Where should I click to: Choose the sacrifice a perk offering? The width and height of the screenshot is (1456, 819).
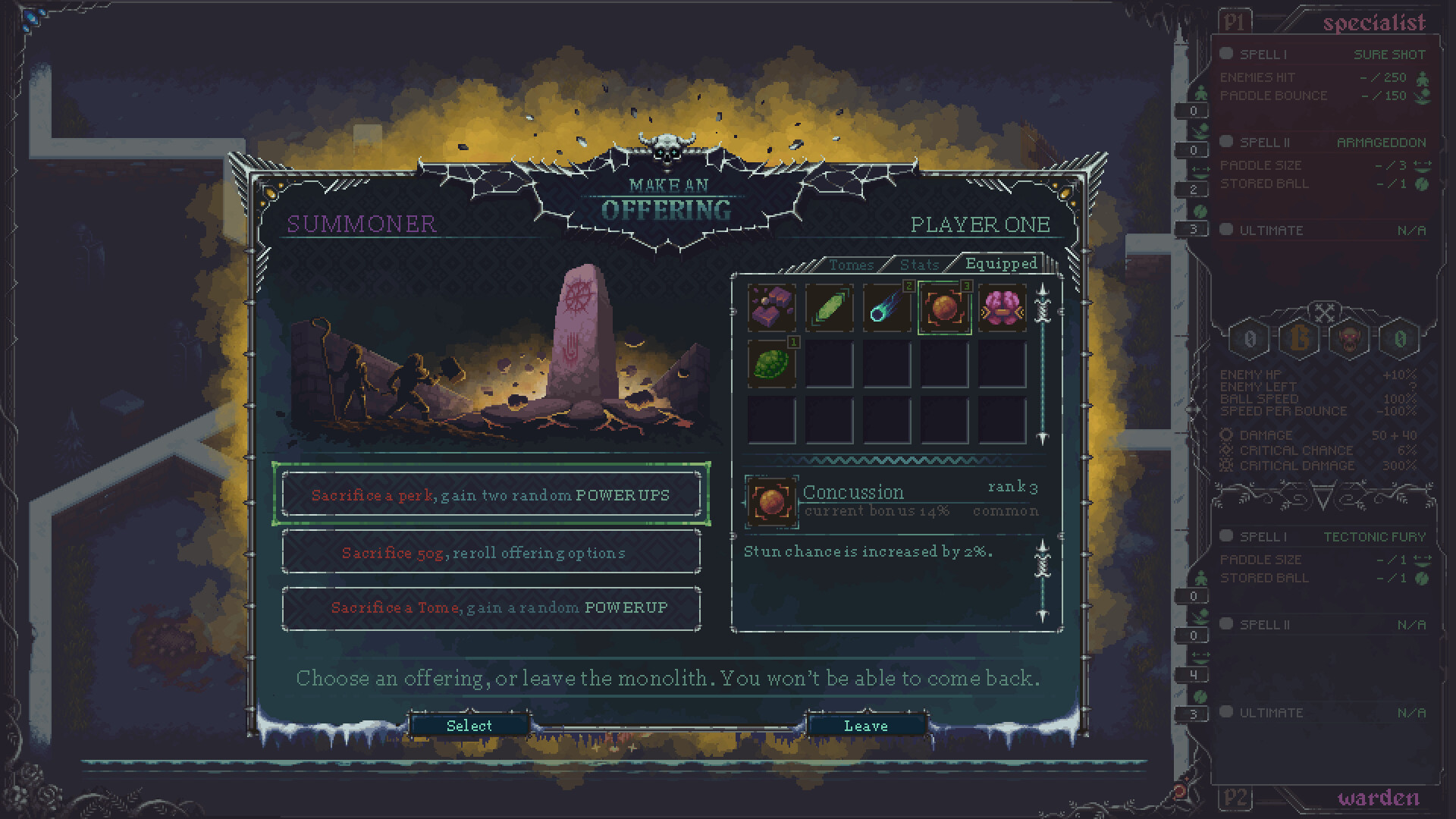[491, 494]
